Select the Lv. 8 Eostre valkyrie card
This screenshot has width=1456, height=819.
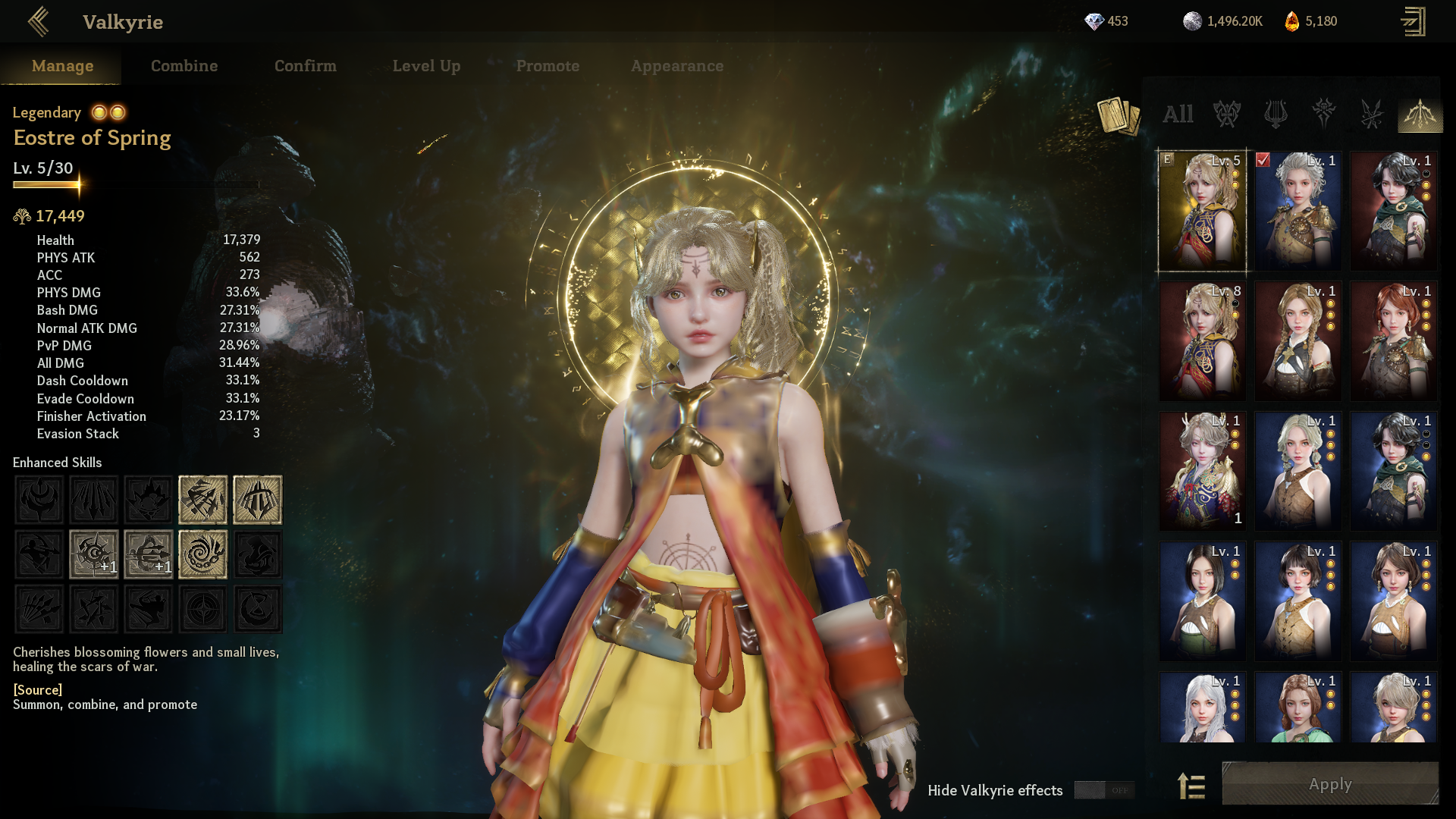click(x=1202, y=341)
